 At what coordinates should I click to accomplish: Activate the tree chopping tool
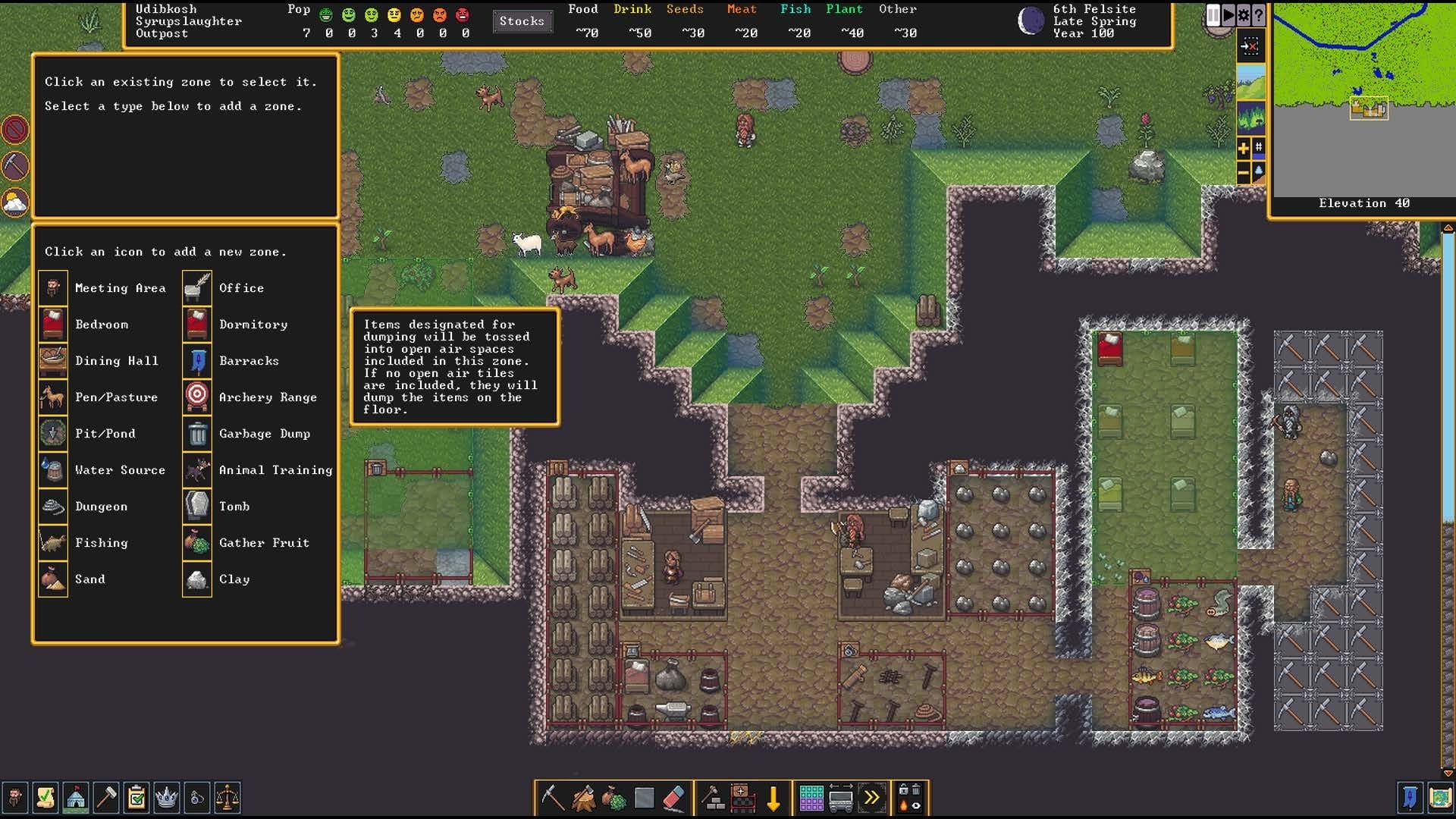click(583, 798)
